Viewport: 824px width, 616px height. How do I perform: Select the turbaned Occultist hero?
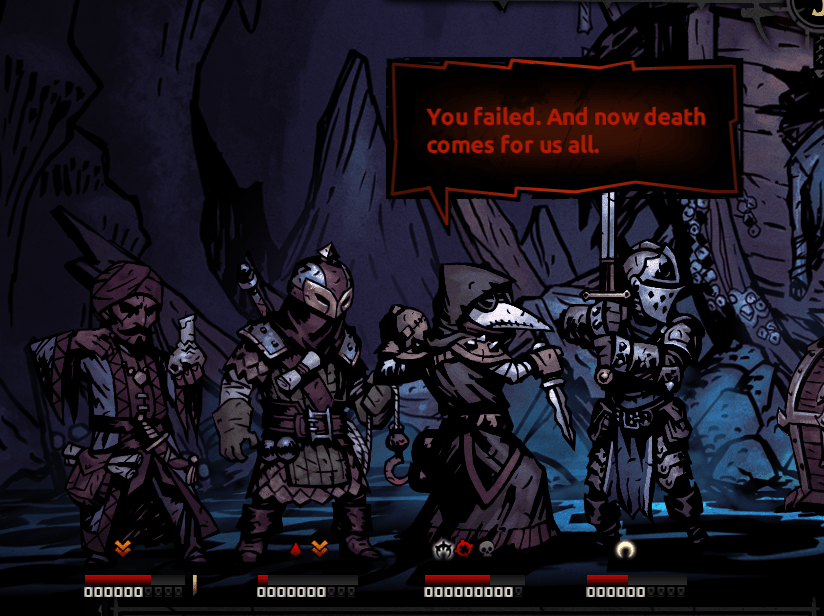[x=130, y=400]
